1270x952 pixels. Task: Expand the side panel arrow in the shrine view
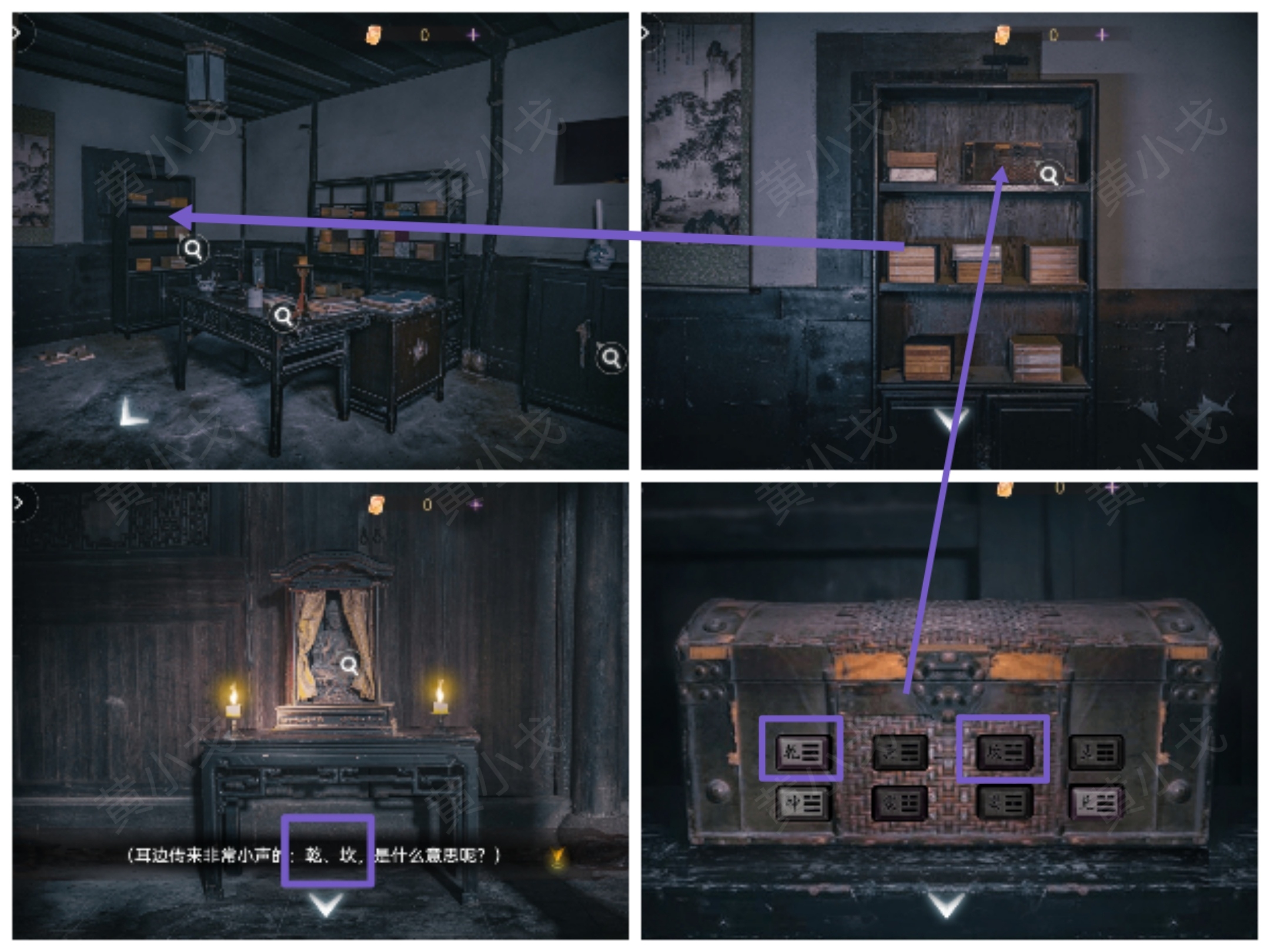point(20,503)
